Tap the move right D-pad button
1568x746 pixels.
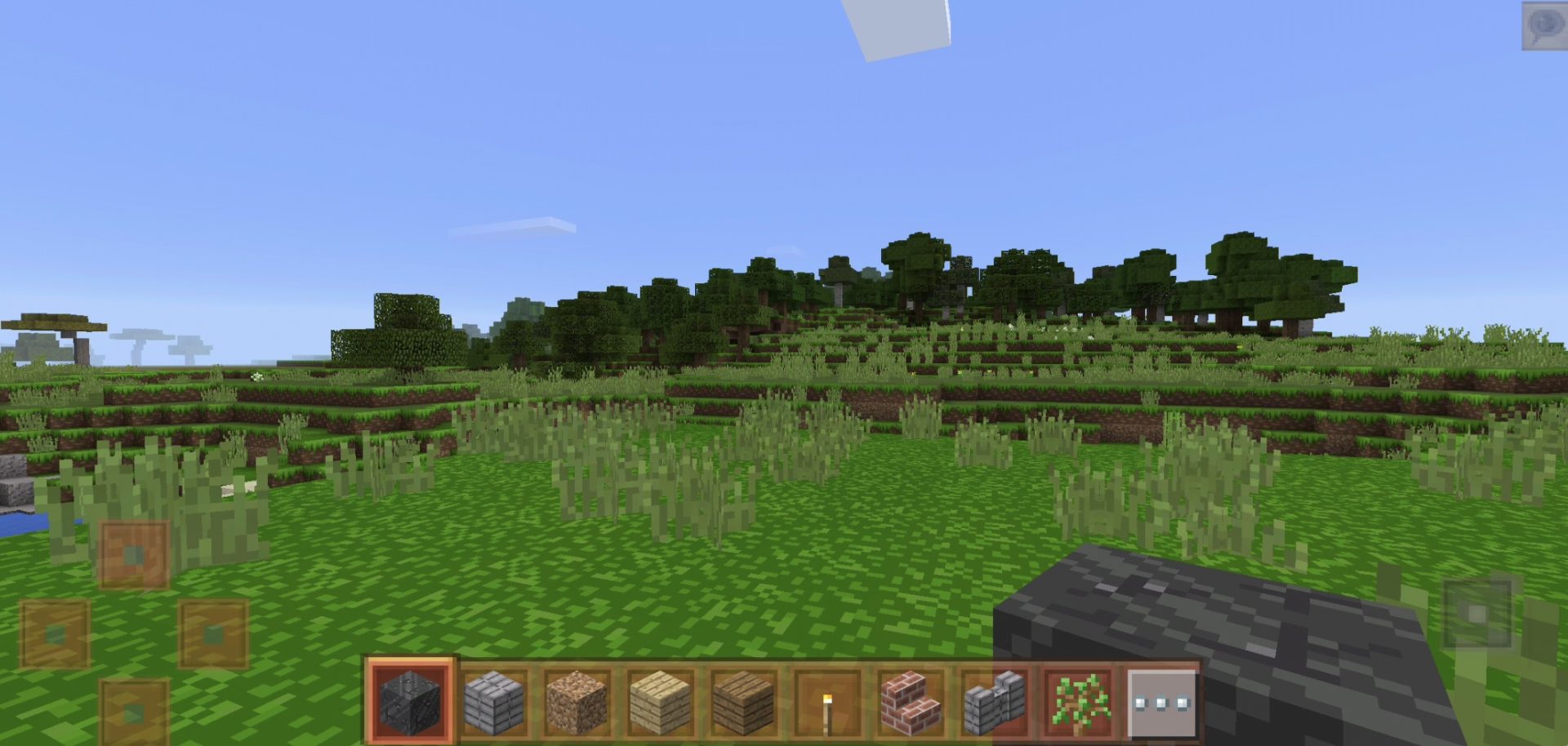(213, 634)
